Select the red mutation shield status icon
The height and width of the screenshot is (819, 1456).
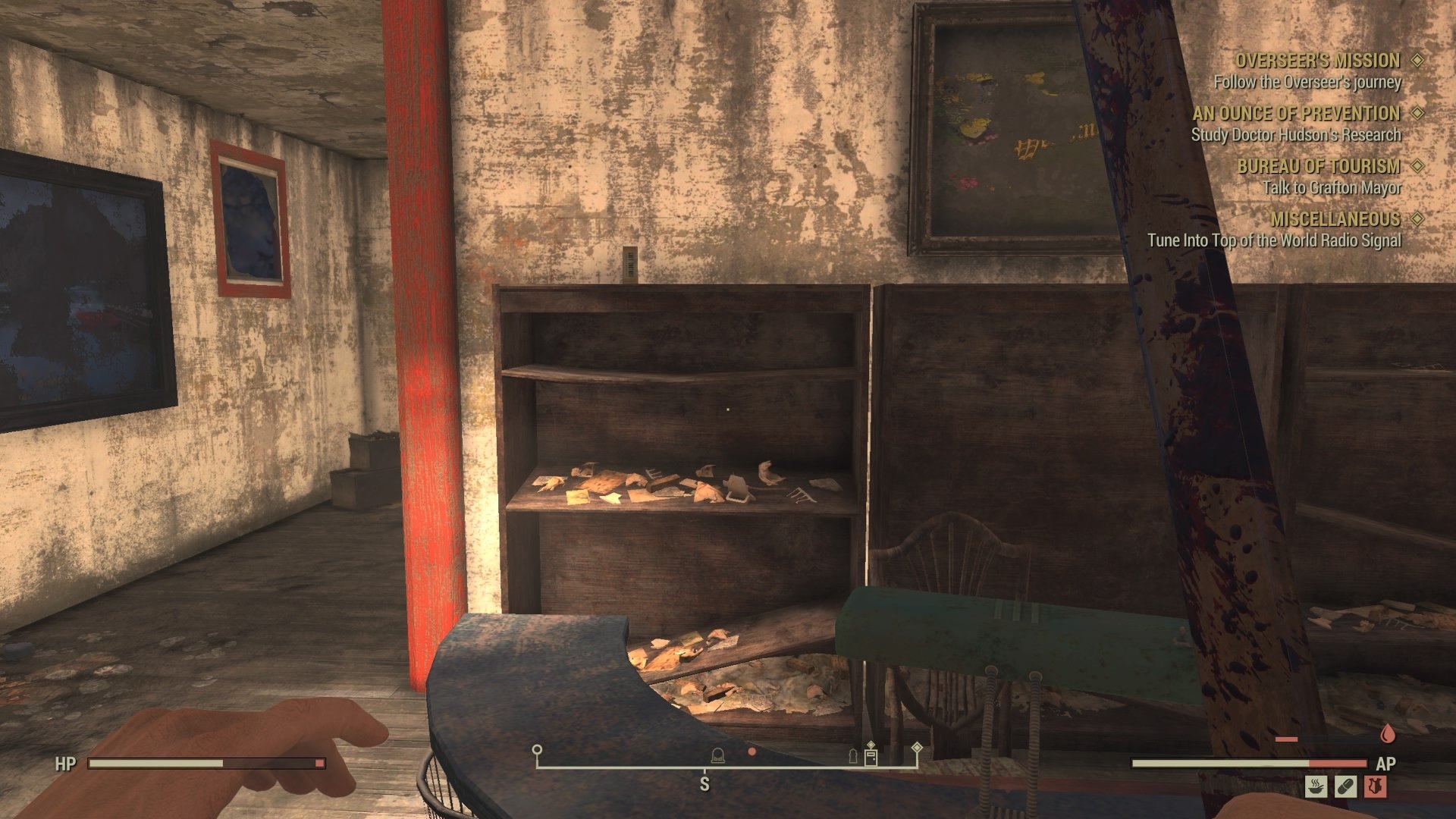(x=1376, y=786)
